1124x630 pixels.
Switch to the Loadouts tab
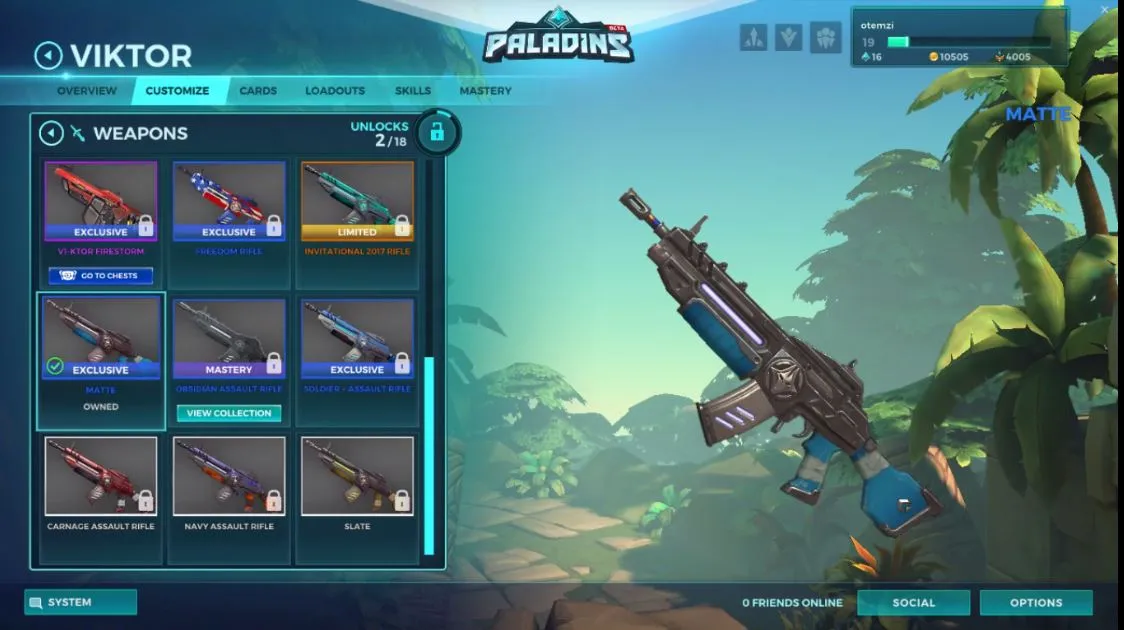(x=335, y=91)
